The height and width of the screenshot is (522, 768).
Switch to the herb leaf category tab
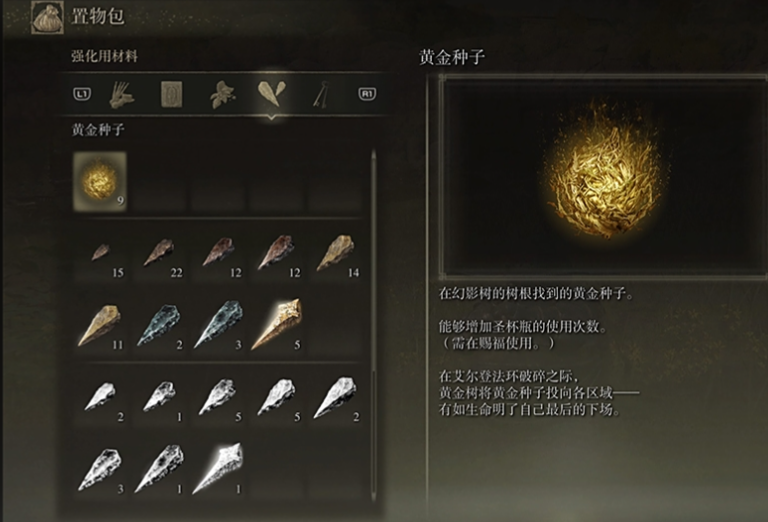click(220, 95)
